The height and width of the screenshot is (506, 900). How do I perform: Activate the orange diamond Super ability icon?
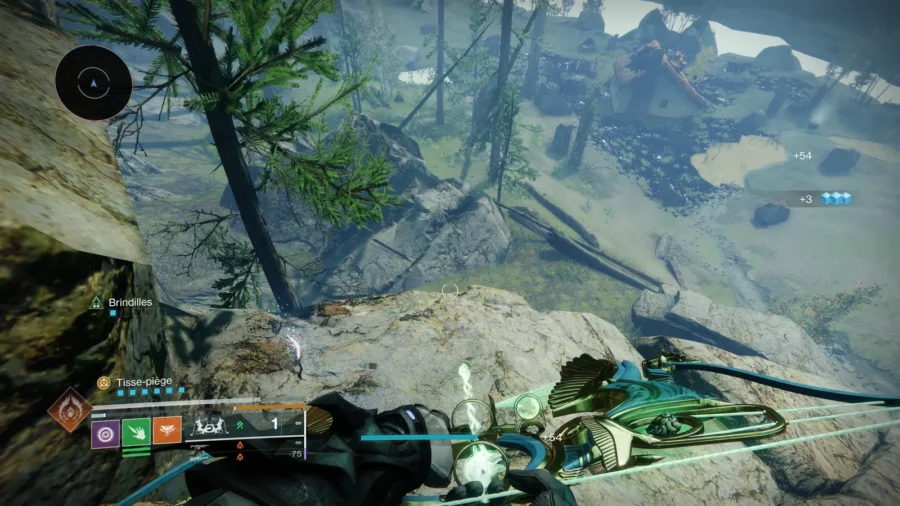pos(70,411)
